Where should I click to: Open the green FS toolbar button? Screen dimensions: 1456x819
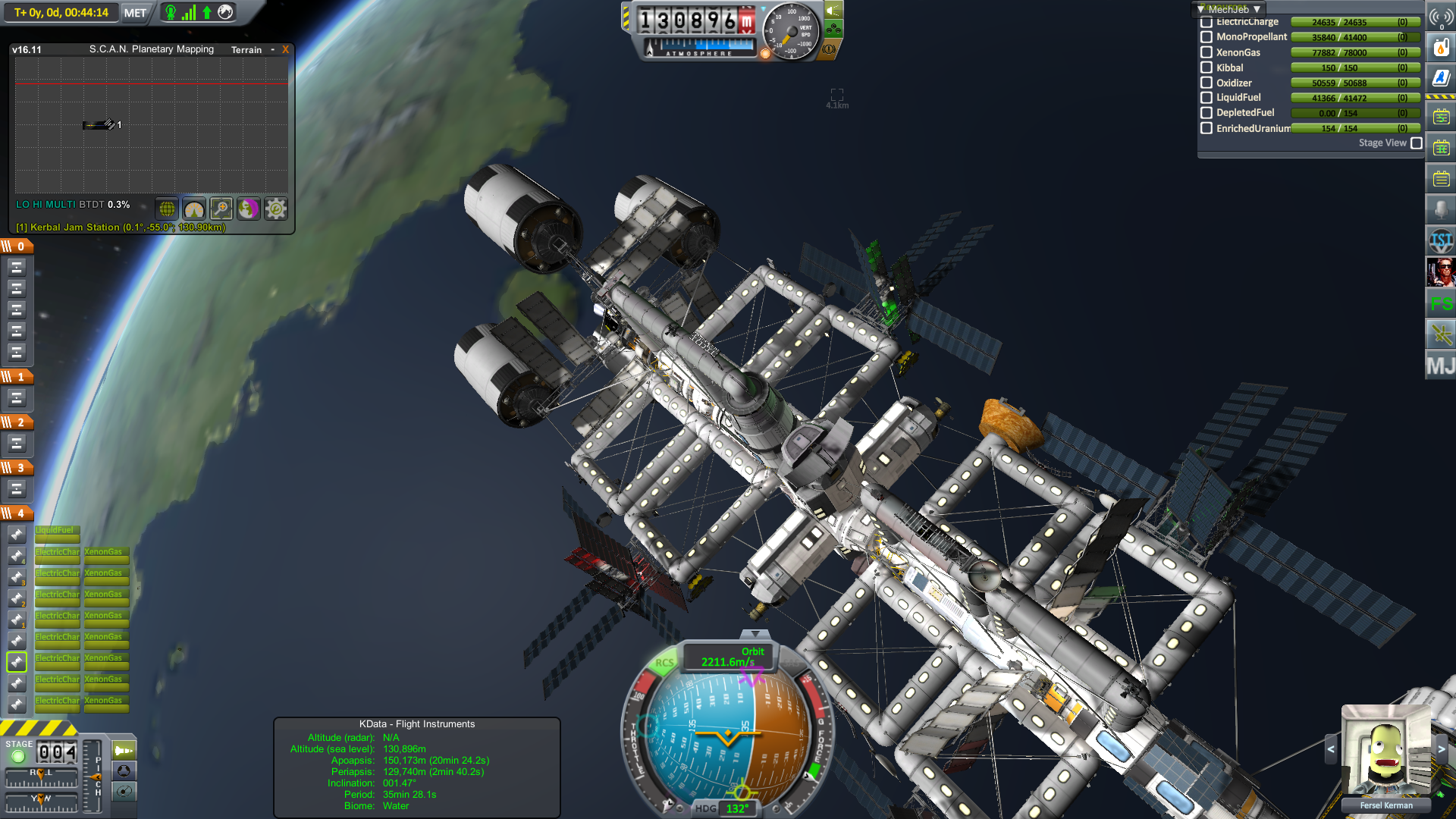[1440, 304]
